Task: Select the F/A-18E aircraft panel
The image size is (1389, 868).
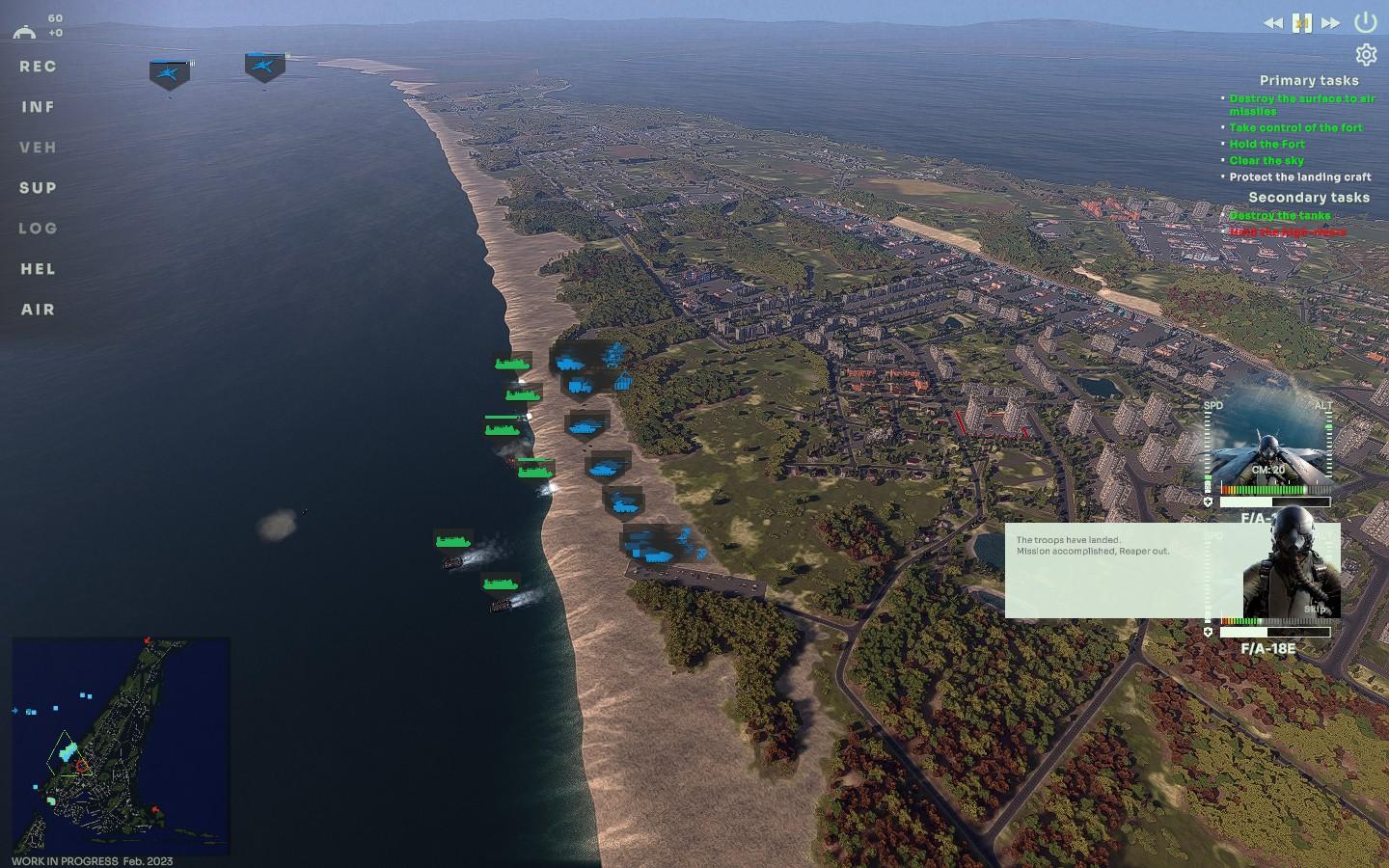Action: (1267, 648)
